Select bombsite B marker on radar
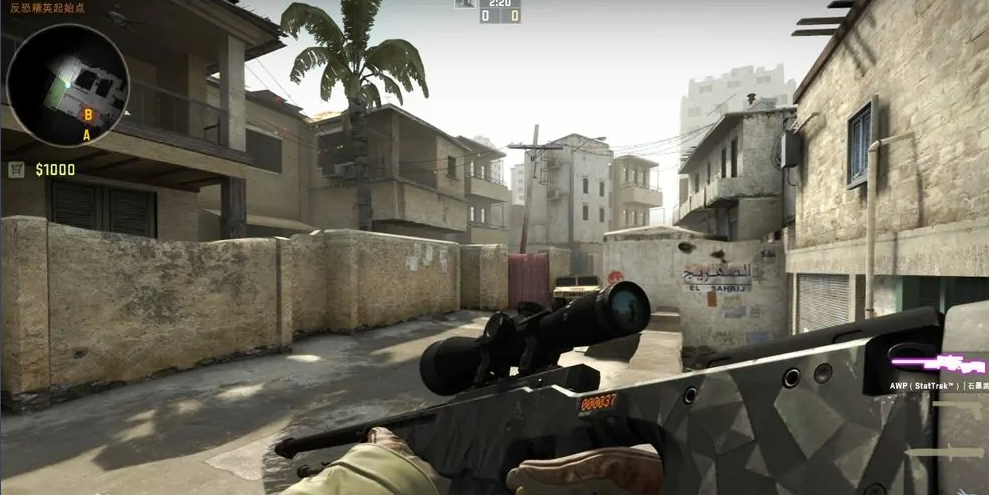 [88, 115]
